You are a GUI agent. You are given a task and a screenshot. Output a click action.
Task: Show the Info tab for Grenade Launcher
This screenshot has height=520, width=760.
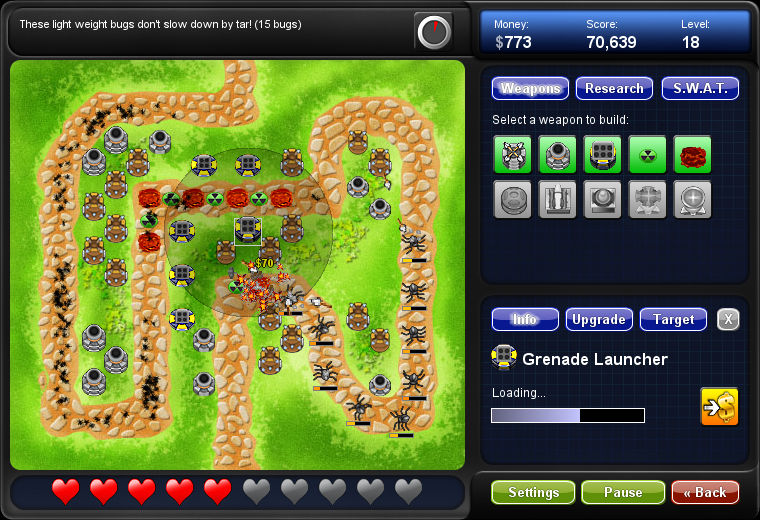click(x=525, y=320)
